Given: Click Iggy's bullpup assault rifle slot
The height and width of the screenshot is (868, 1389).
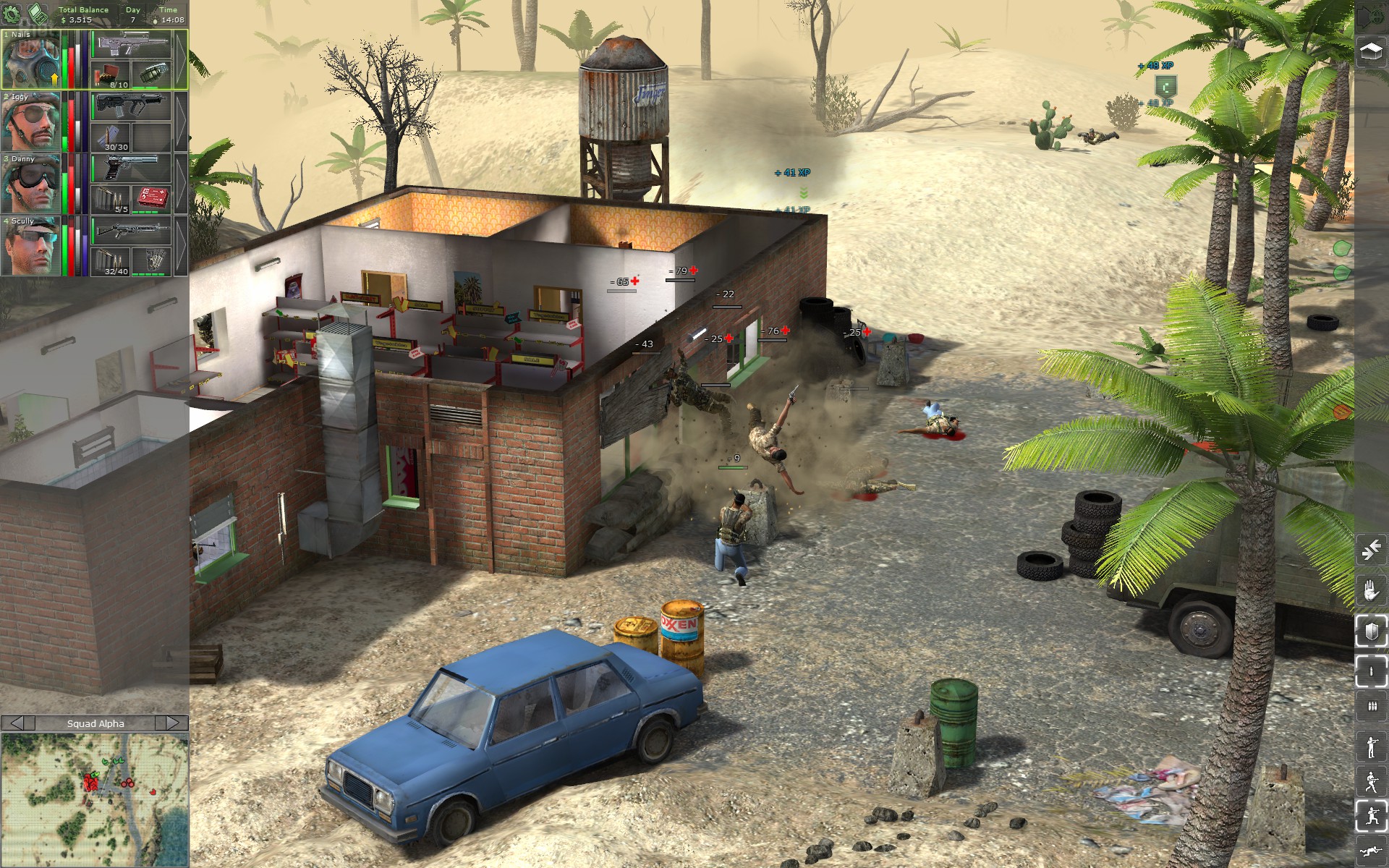Looking at the screenshot, I should tap(131, 107).
